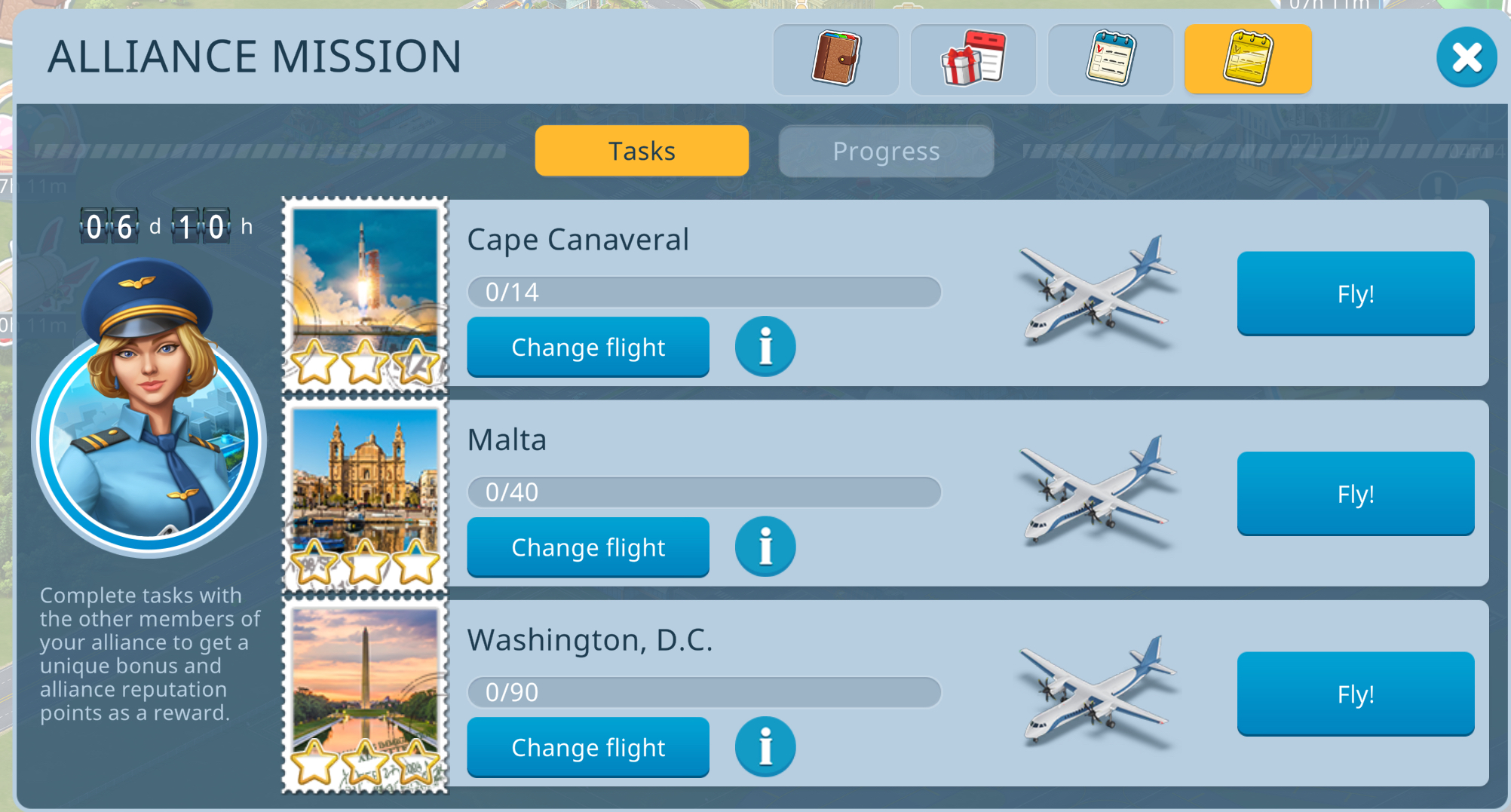Show info for Malta task

coord(765,547)
